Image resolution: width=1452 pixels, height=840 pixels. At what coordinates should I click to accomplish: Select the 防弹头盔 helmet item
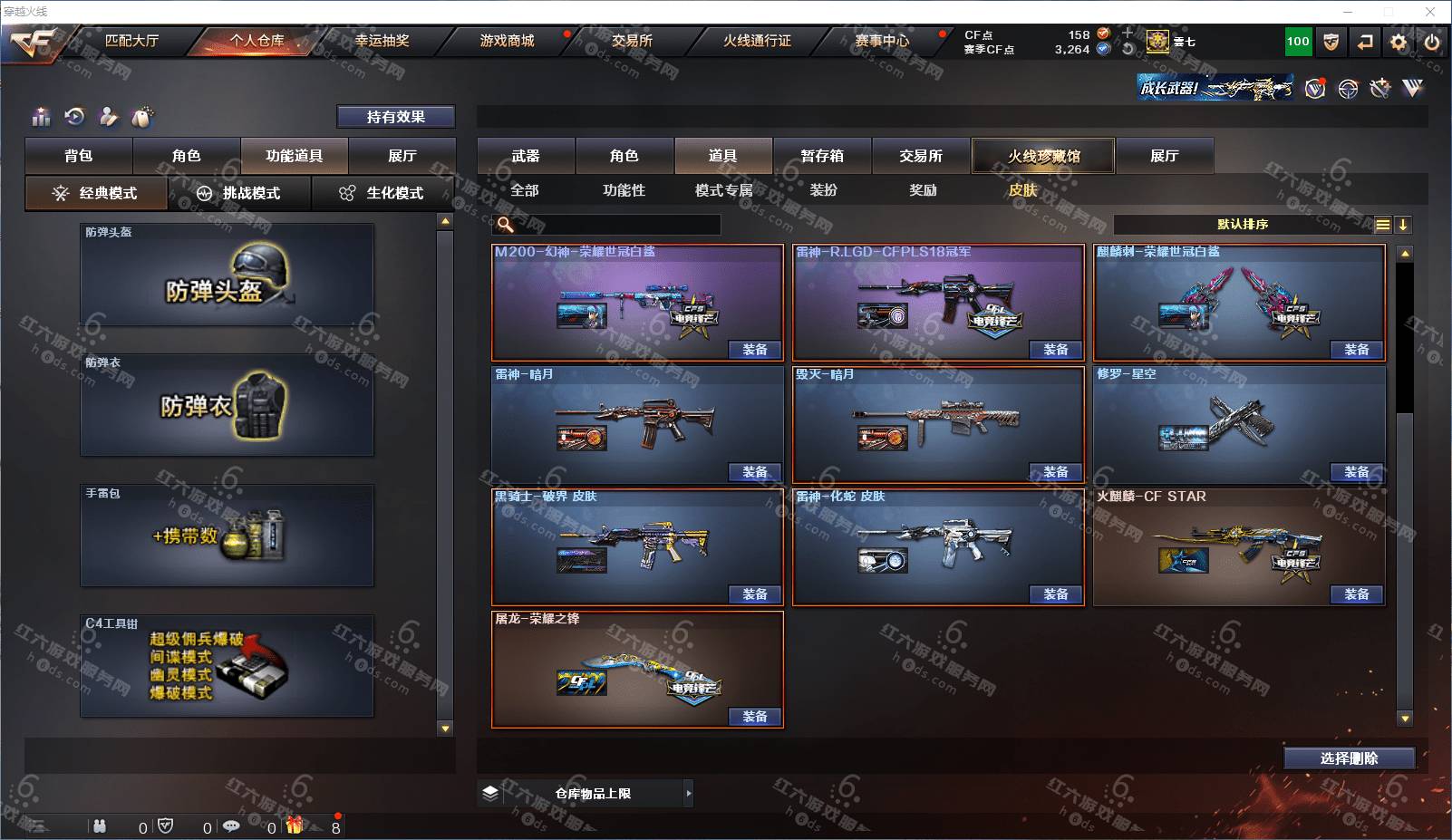coord(227,275)
